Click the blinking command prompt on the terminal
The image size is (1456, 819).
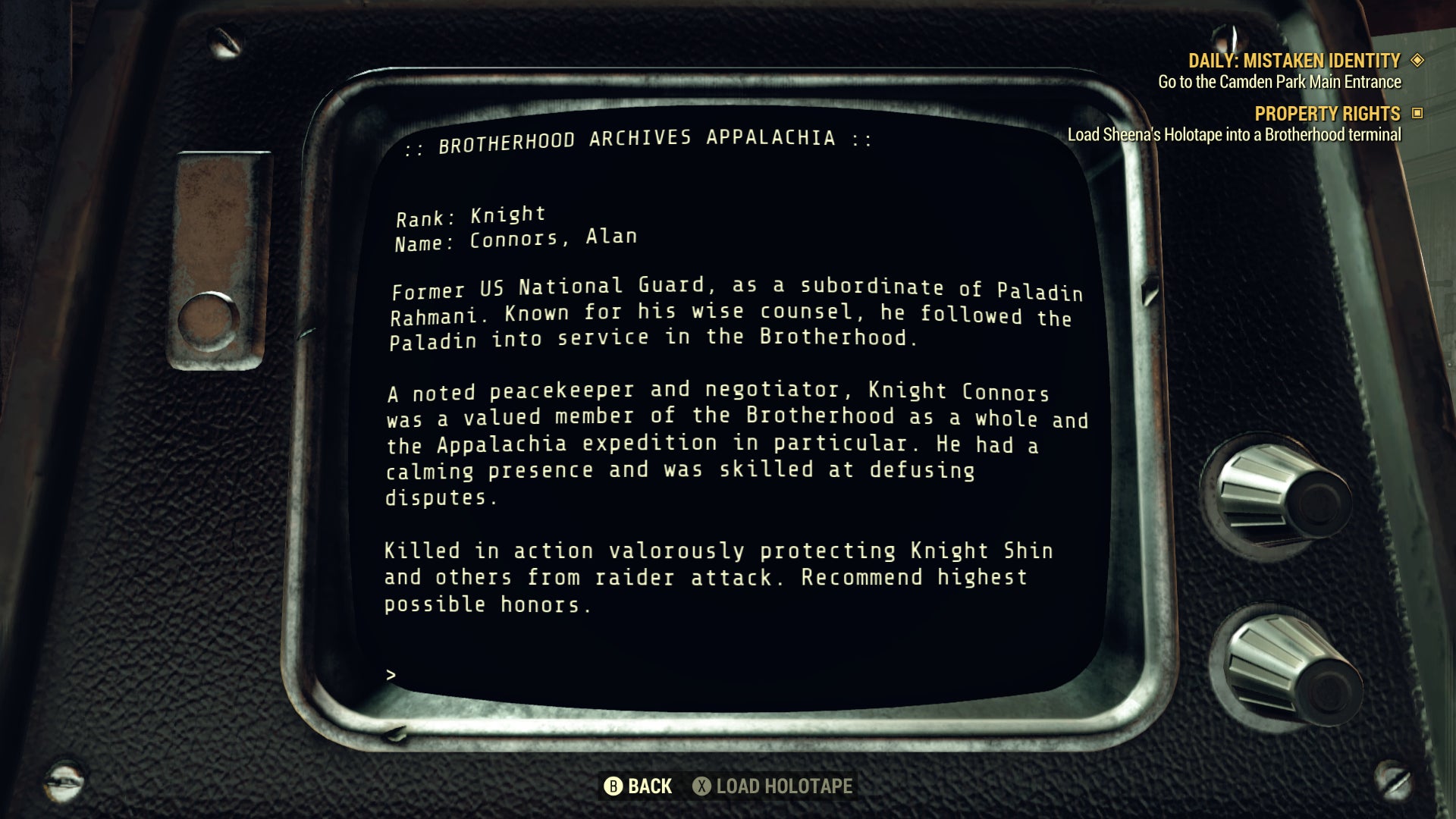[x=393, y=673]
